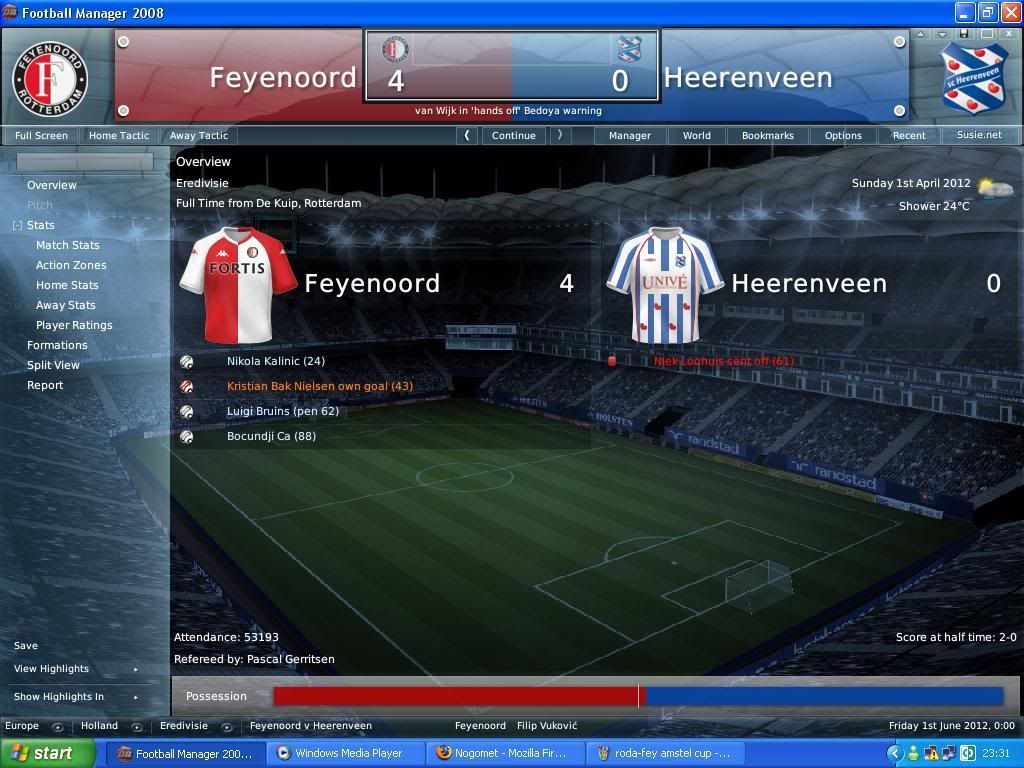Save the game from the sidebar

(x=26, y=646)
